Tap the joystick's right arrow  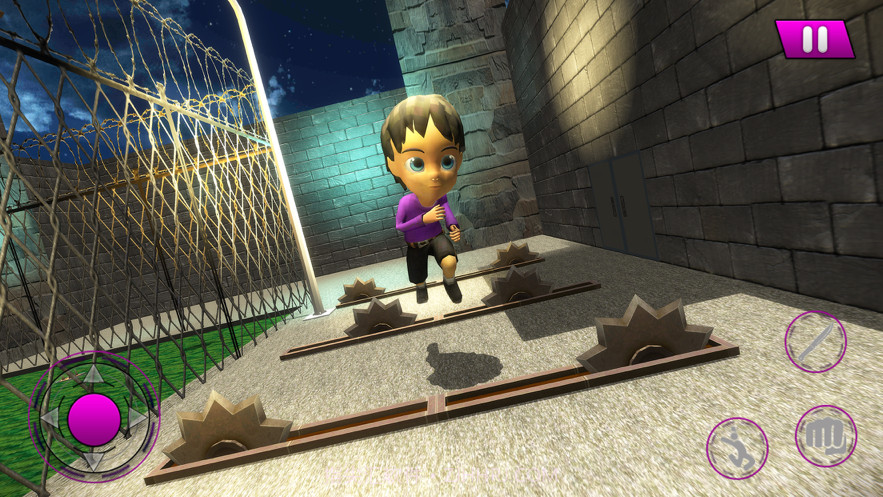pyautogui.click(x=139, y=418)
